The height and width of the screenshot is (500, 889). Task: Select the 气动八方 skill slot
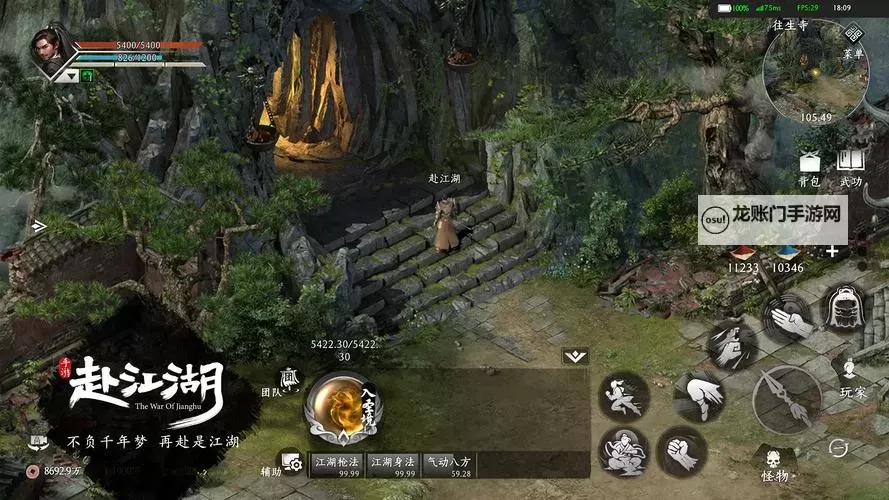[x=447, y=465]
